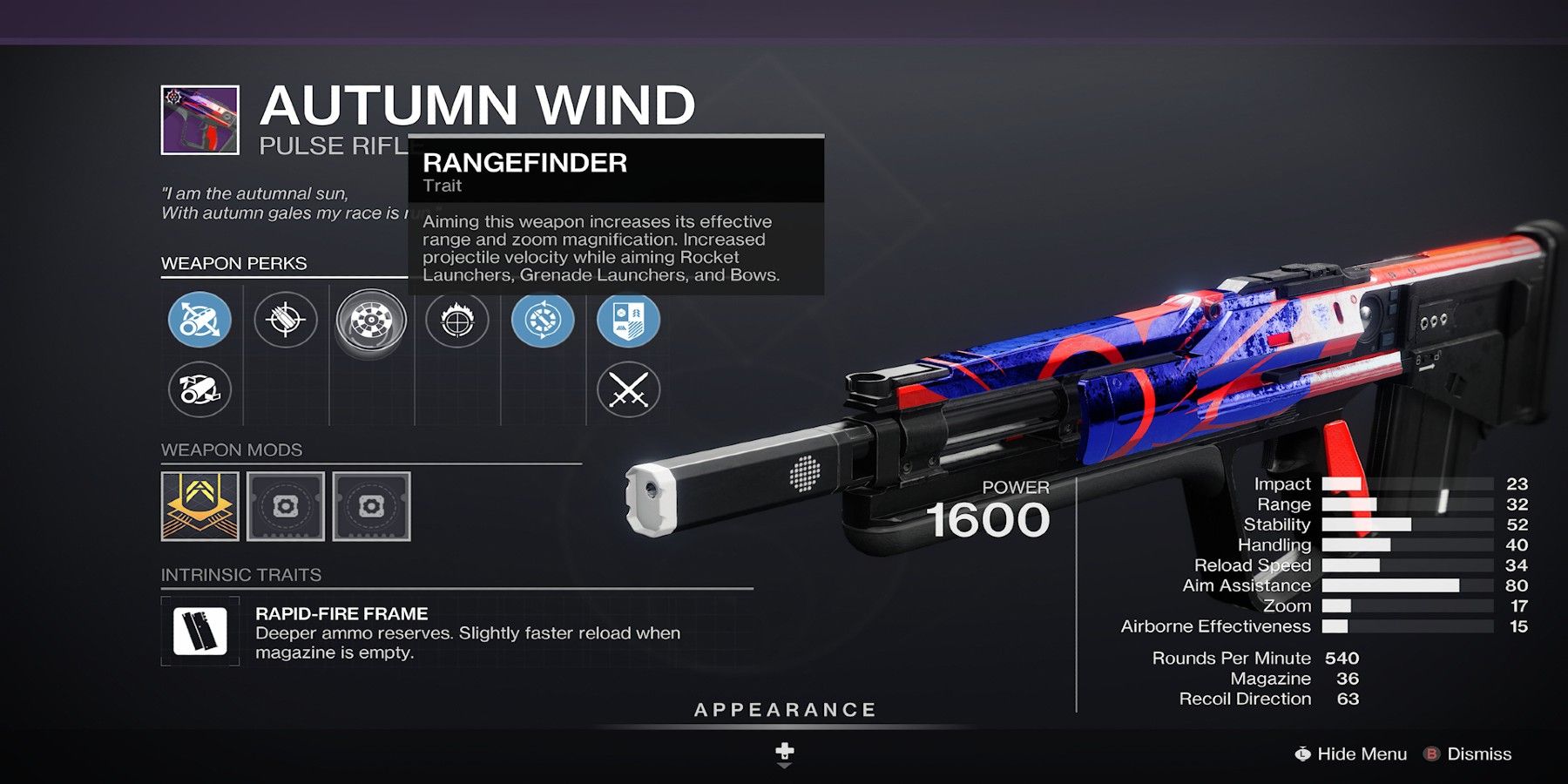1568x784 pixels.
Task: Select the flaming crosshair trait perk
Action: pos(456,321)
